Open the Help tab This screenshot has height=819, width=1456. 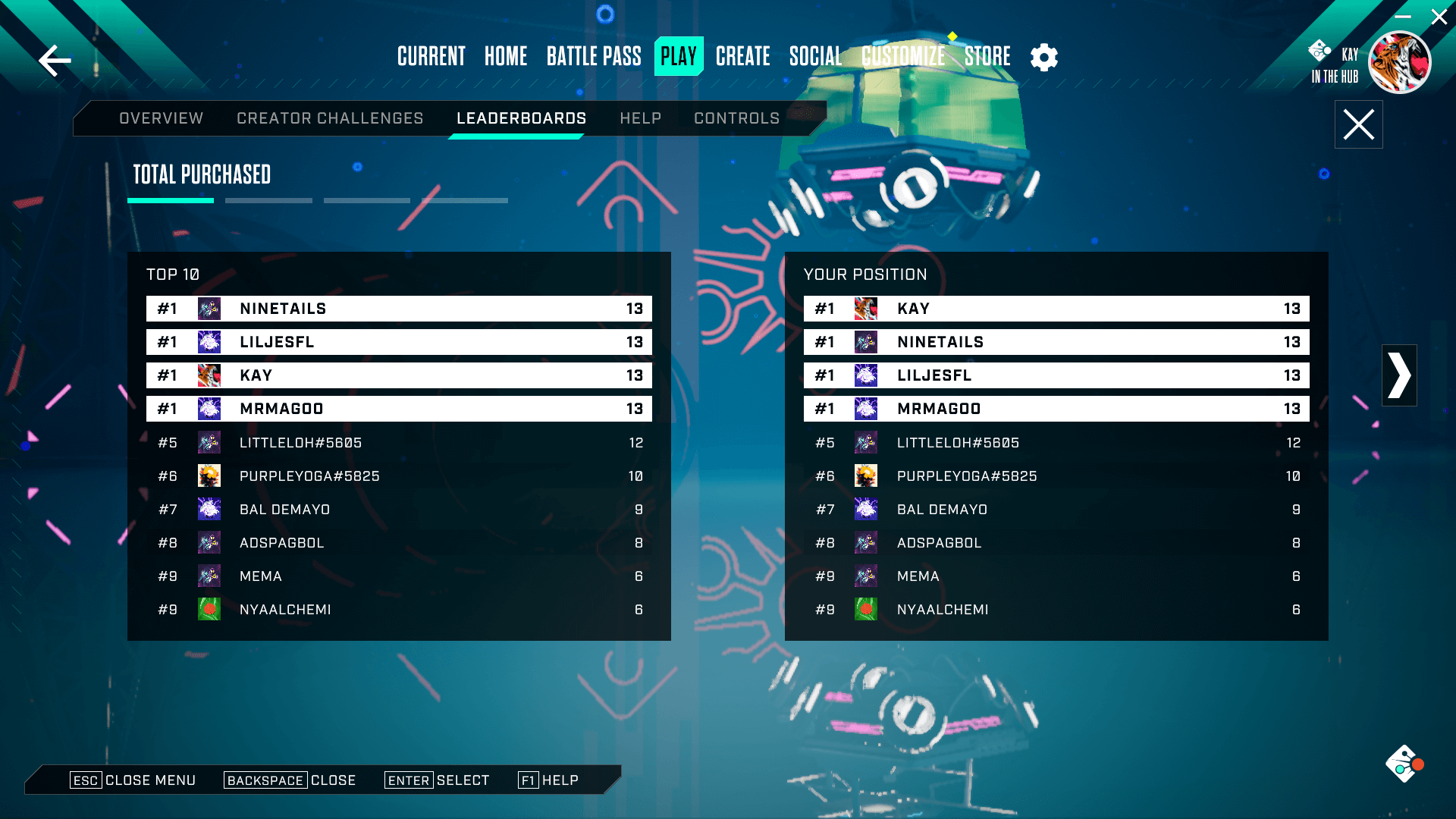click(x=640, y=118)
